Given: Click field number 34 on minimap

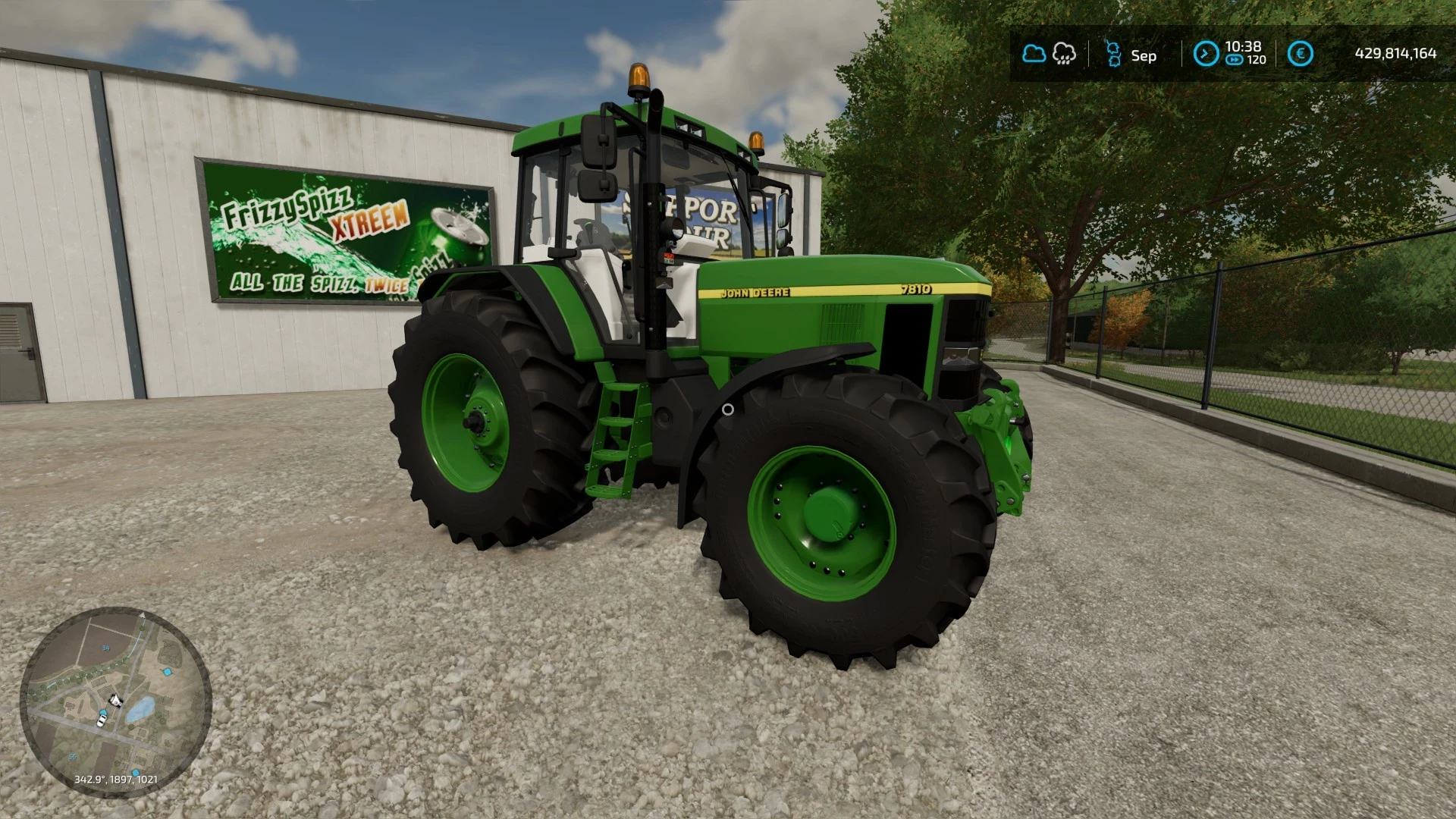Looking at the screenshot, I should [x=106, y=648].
